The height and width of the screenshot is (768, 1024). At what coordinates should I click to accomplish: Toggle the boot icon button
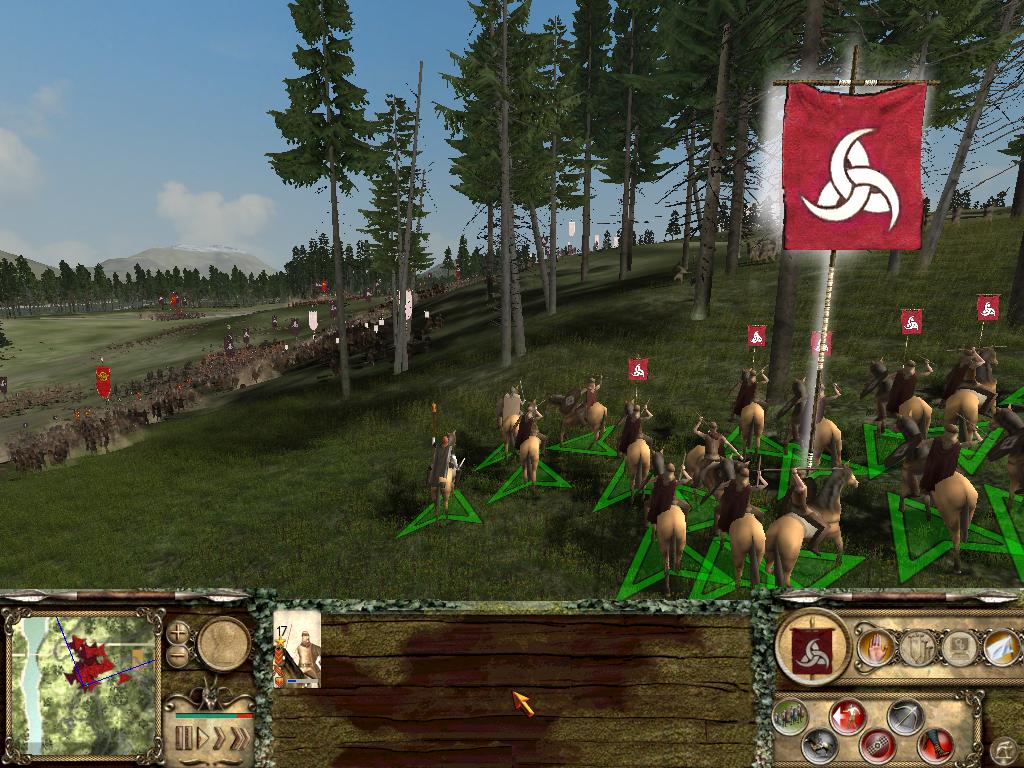coord(936,743)
